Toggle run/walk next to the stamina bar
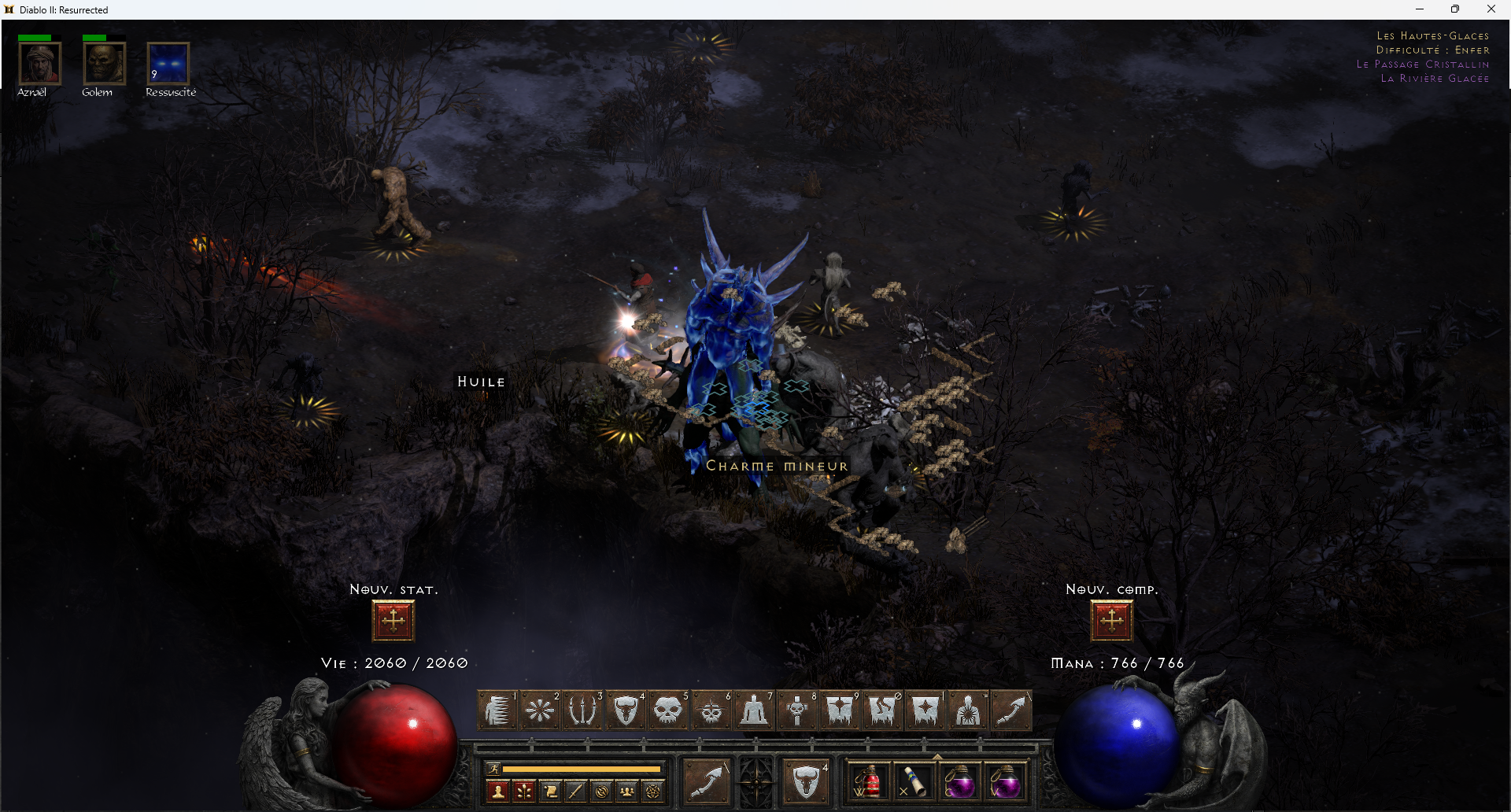Screen dimensions: 1511x812 coord(494,768)
